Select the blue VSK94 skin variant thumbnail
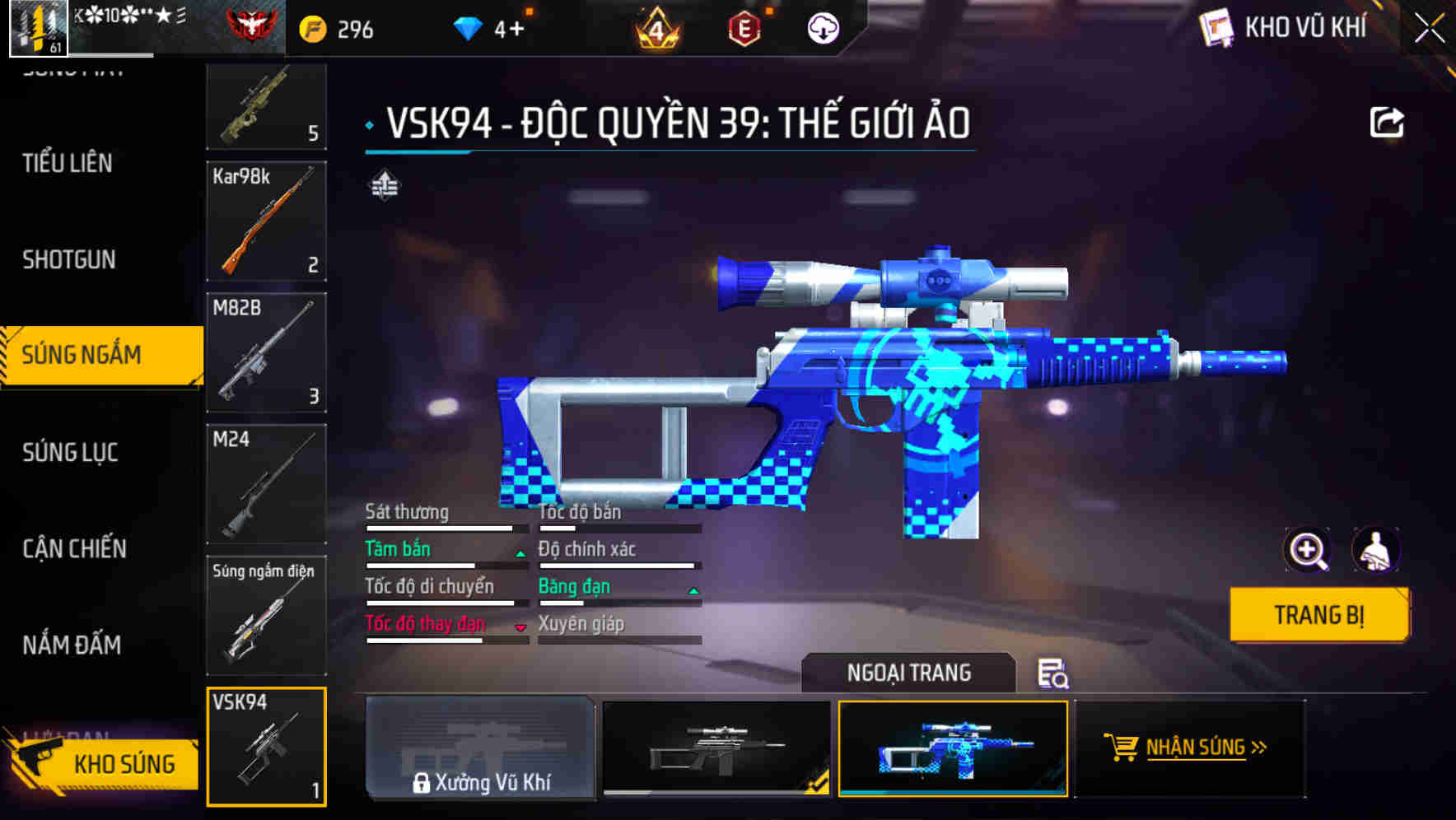 (x=952, y=749)
